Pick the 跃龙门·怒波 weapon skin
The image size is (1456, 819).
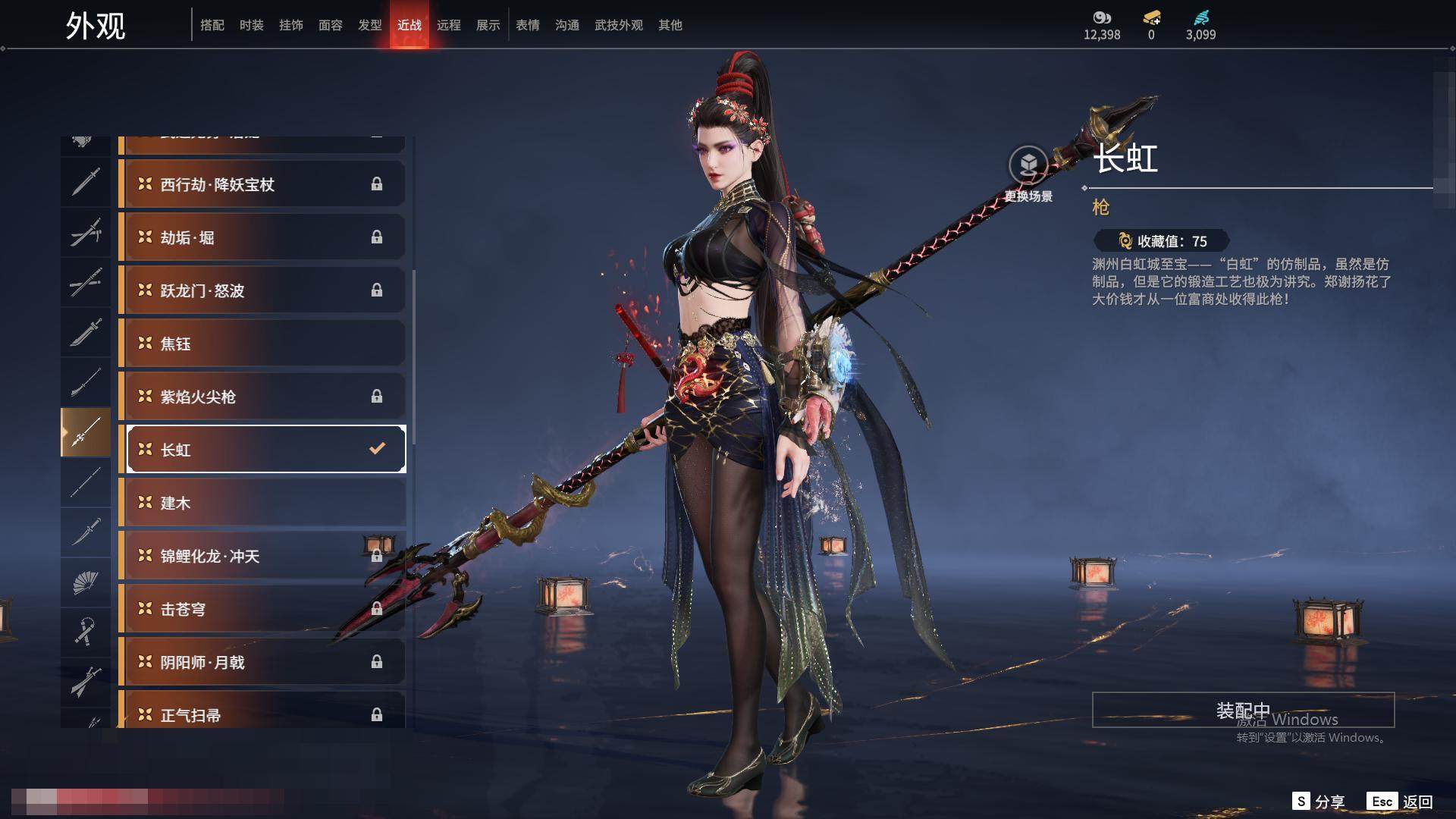coord(262,290)
